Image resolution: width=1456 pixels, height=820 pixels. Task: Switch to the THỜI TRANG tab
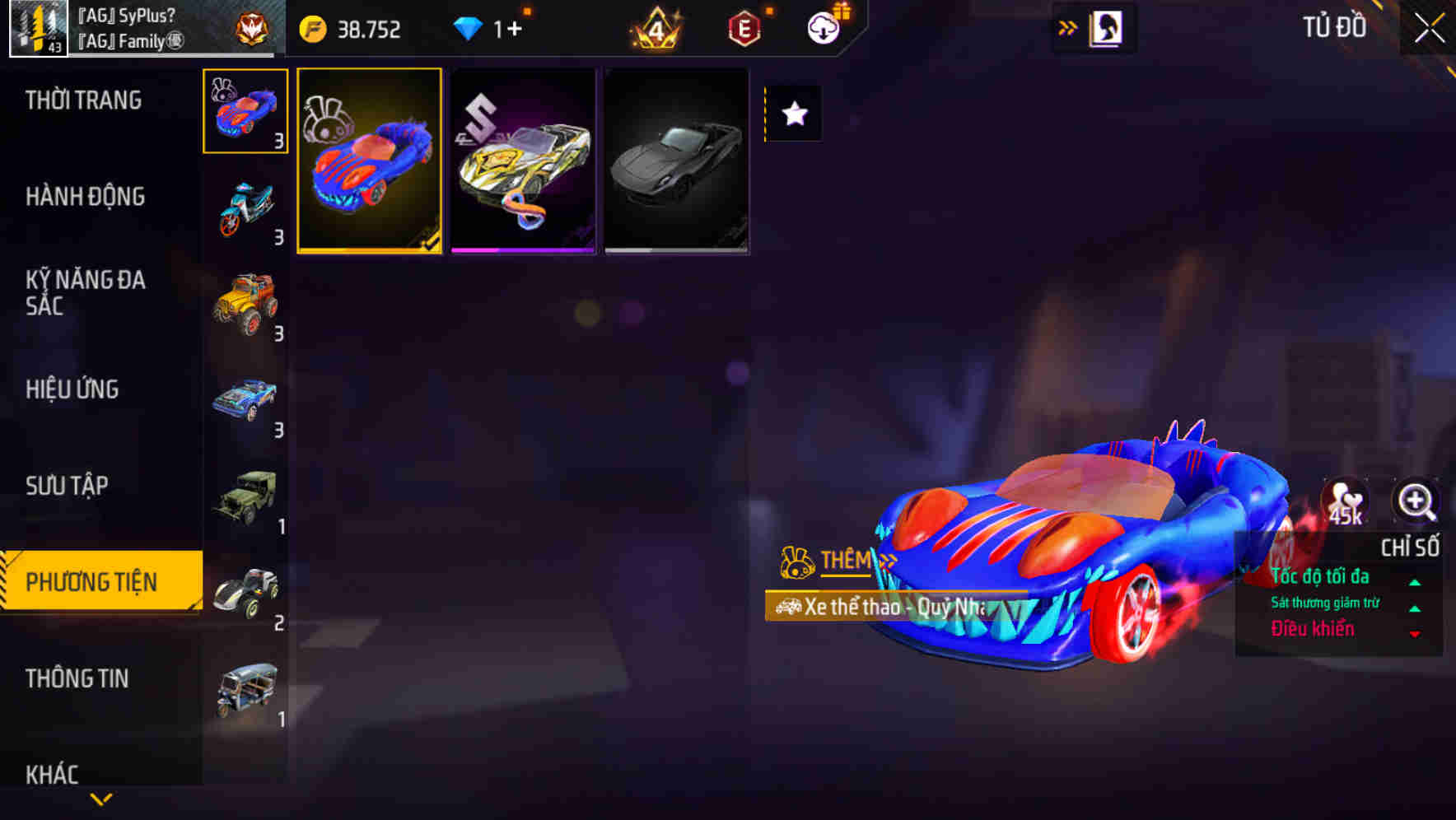(82, 100)
